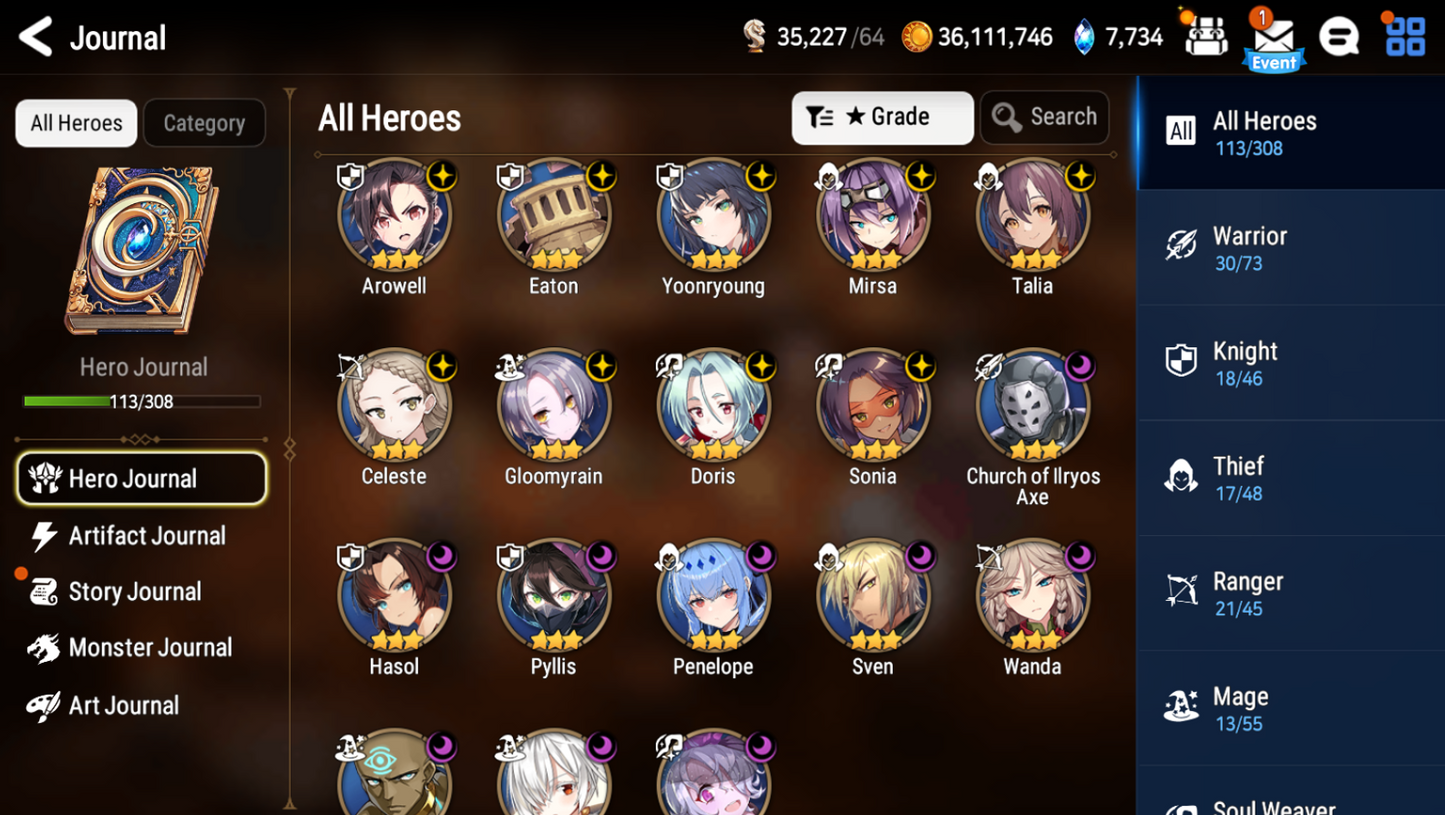Open the community speech bubble icon
The height and width of the screenshot is (815, 1445).
1339,37
